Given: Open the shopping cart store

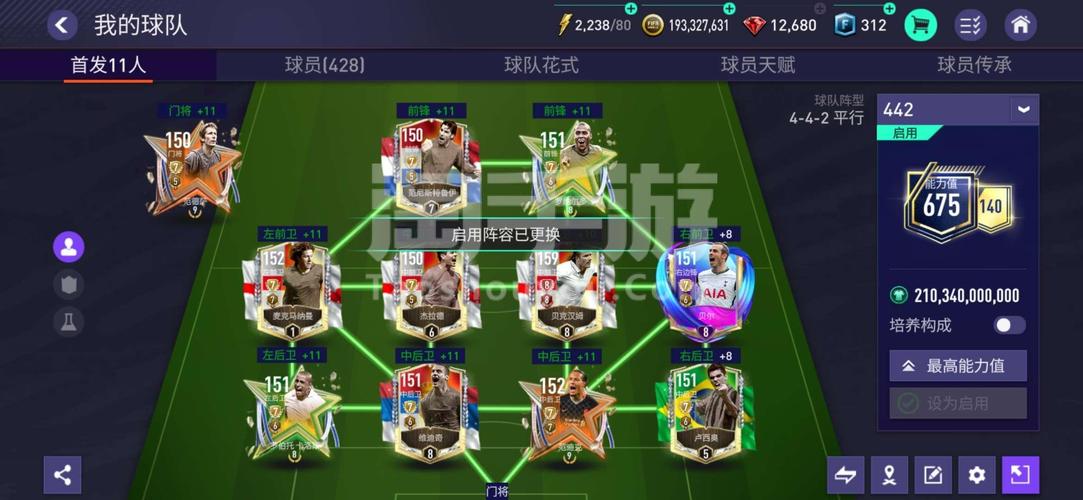Looking at the screenshot, I should pyautogui.click(x=920, y=25).
